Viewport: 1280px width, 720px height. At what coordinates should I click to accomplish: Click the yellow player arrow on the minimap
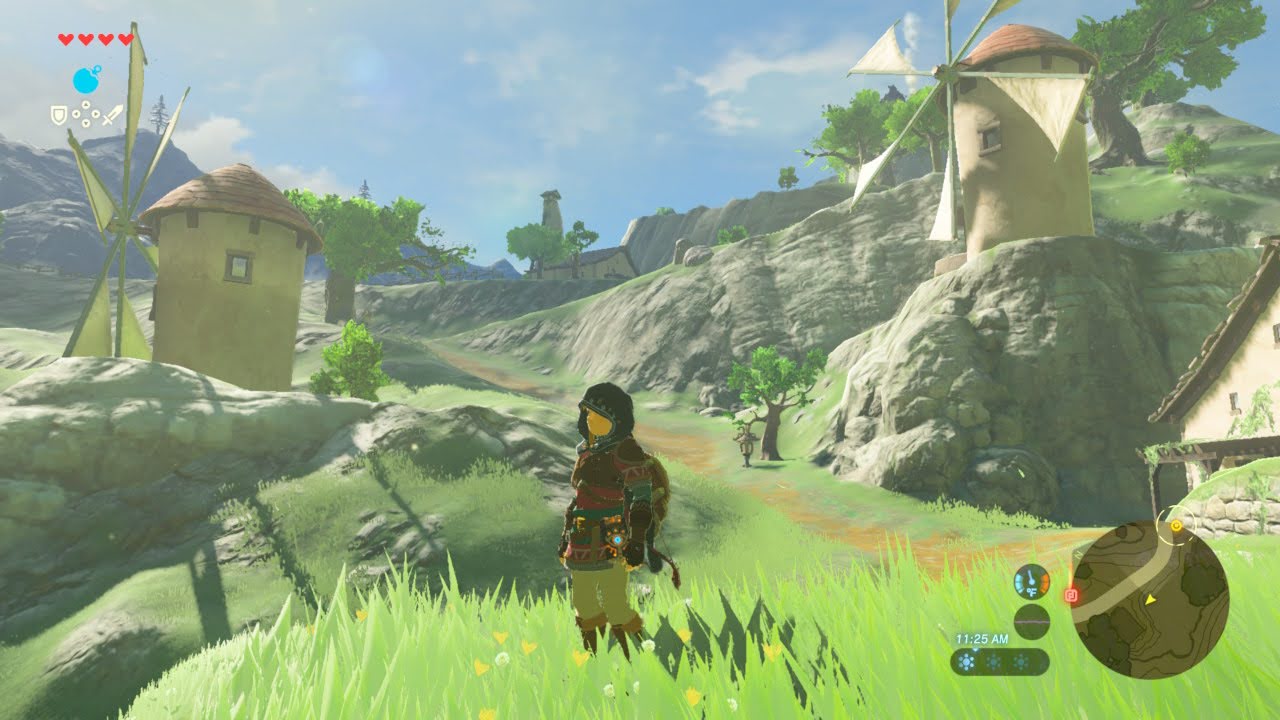(x=1150, y=600)
